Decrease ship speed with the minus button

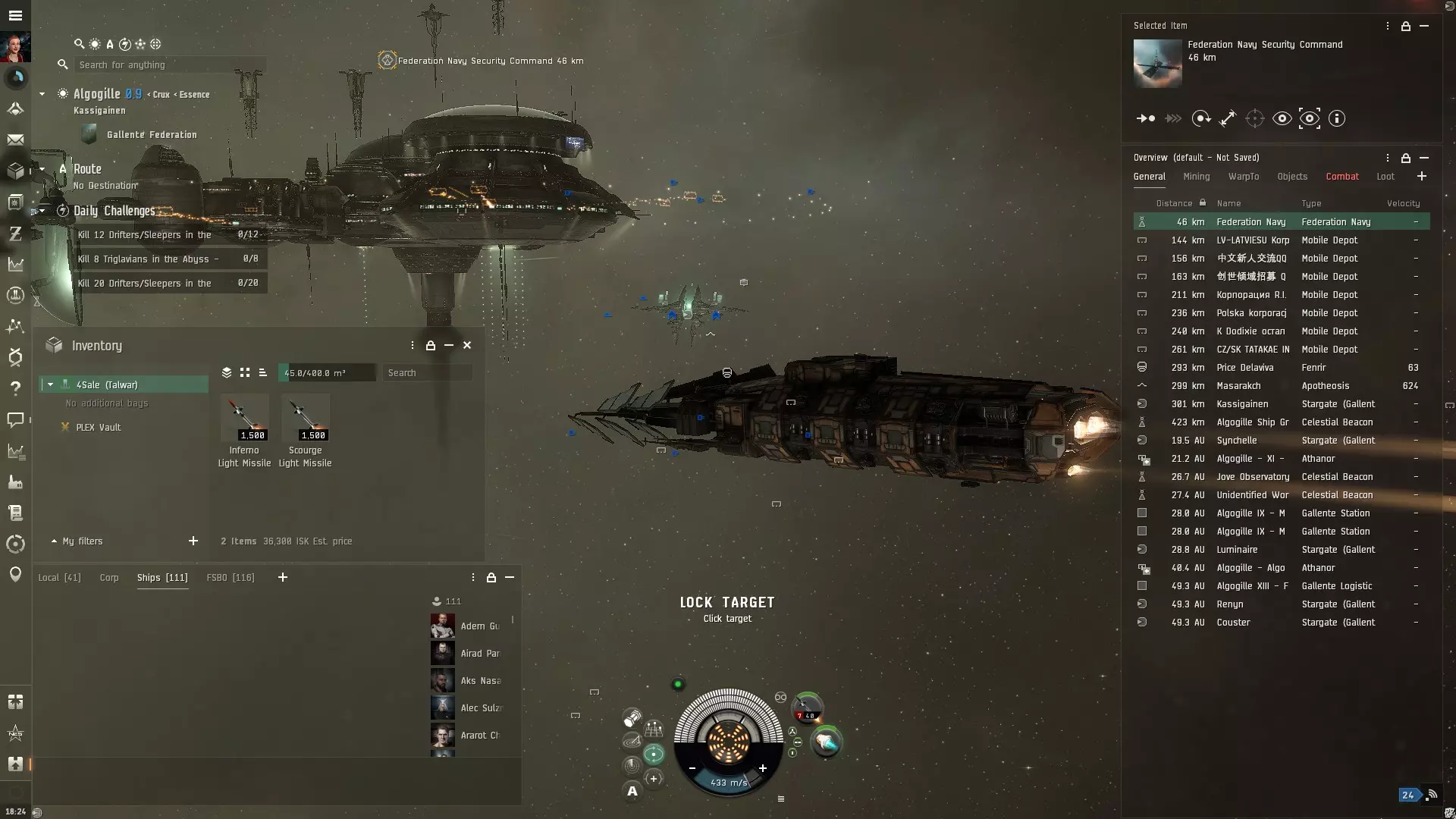pos(692,768)
